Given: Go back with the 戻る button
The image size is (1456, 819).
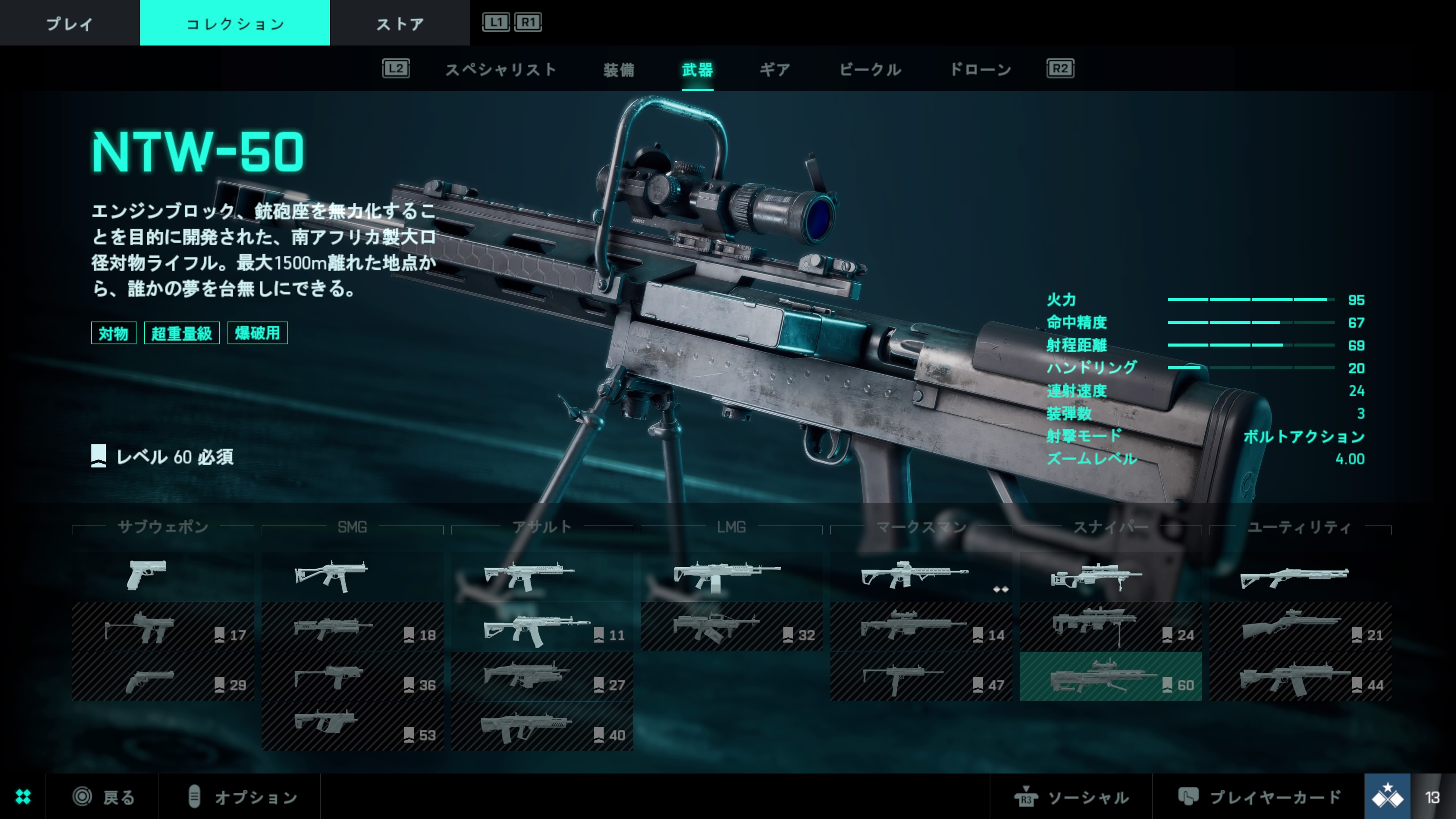Looking at the screenshot, I should (105, 797).
